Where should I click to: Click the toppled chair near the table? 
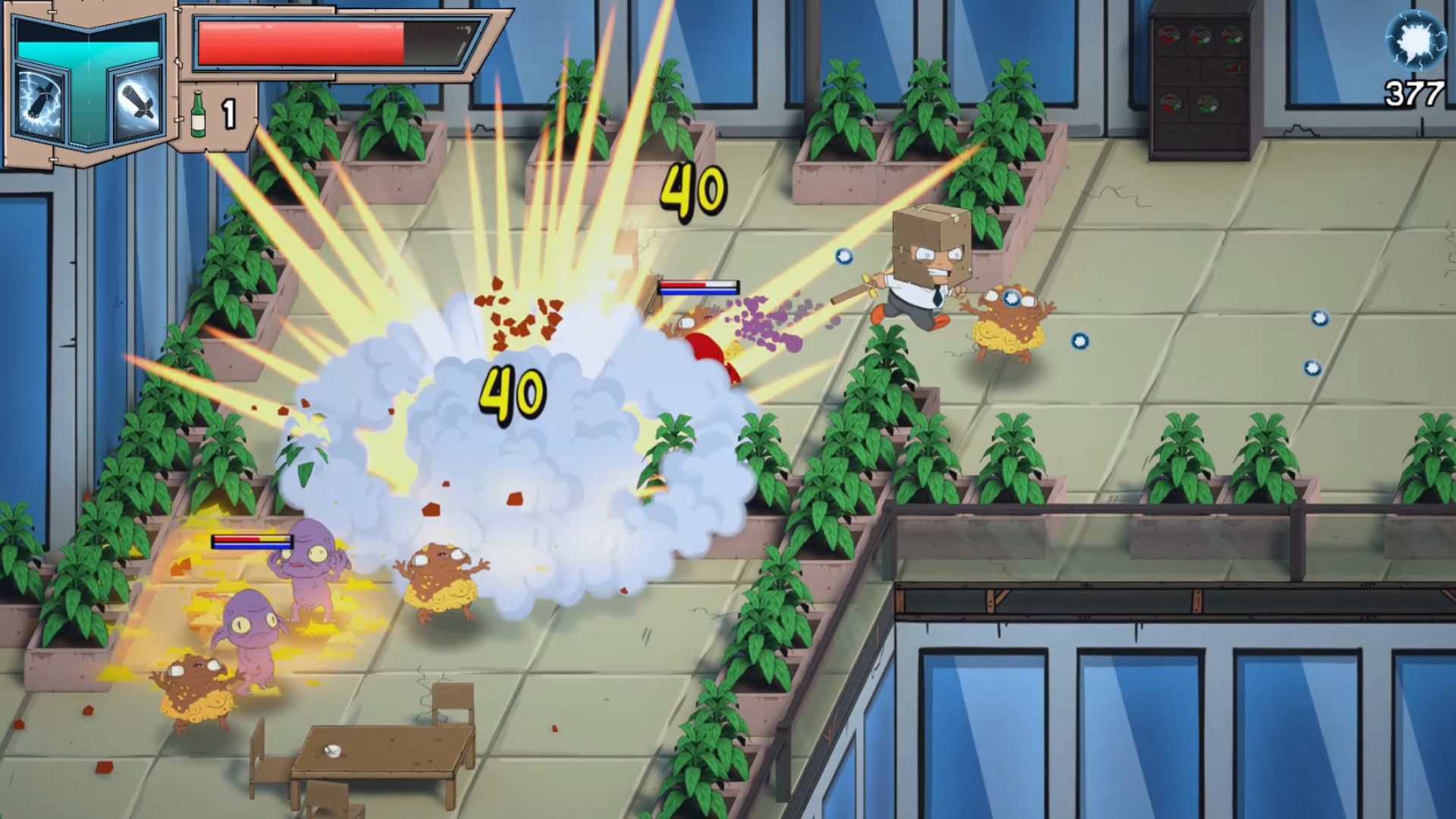[451, 701]
